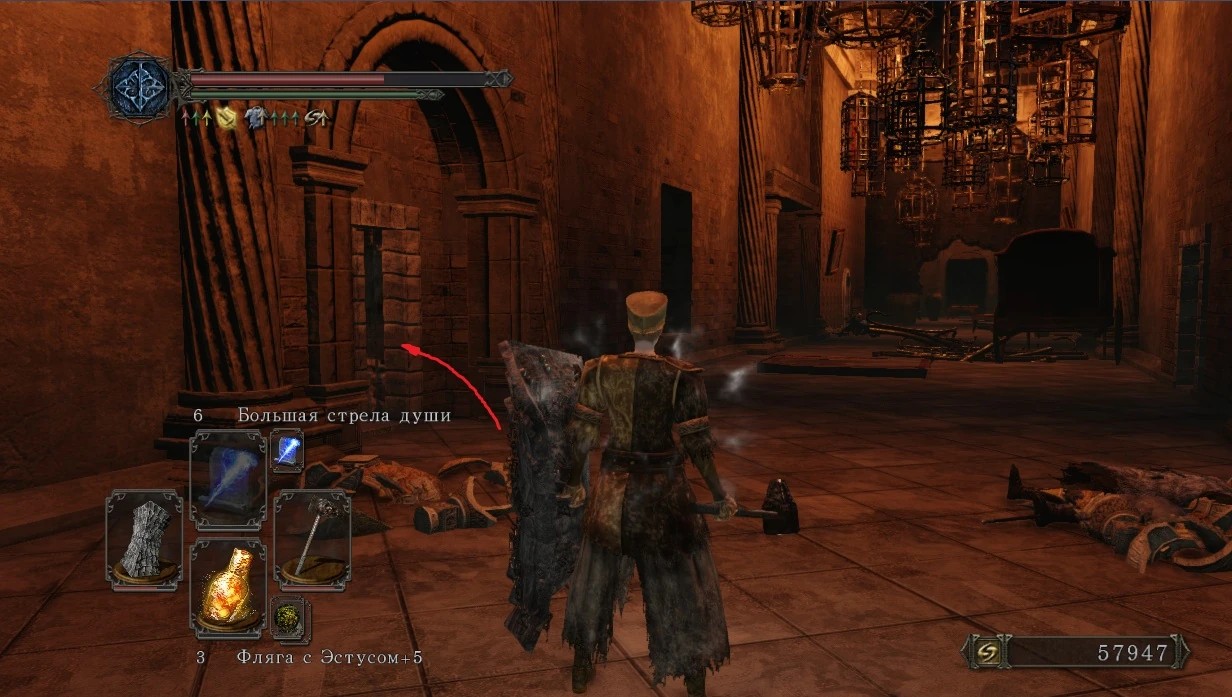Click the small green moss next-item icon
This screenshot has width=1232, height=697.
click(289, 620)
